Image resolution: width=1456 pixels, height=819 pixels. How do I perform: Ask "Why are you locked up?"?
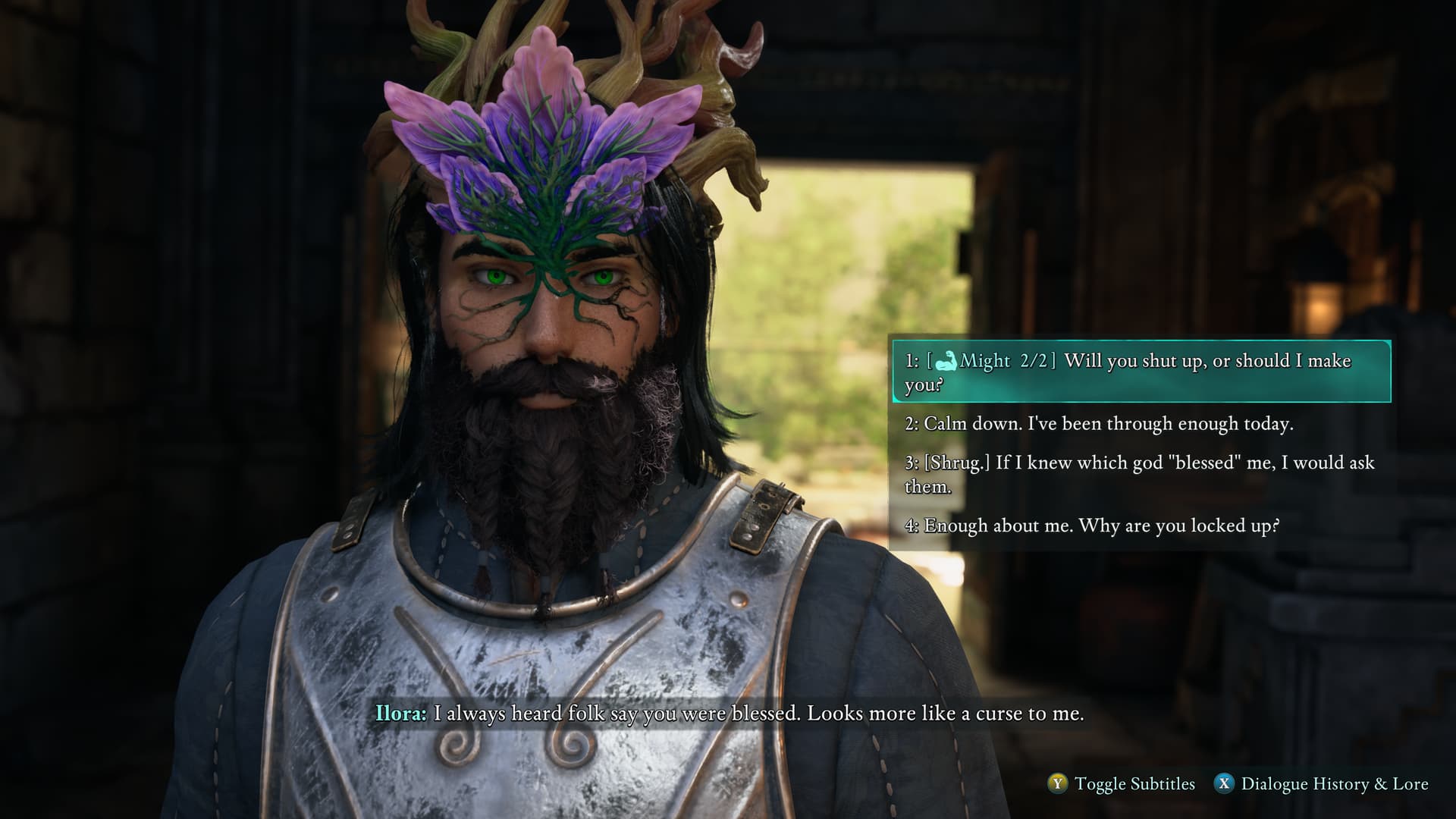coord(1092,526)
